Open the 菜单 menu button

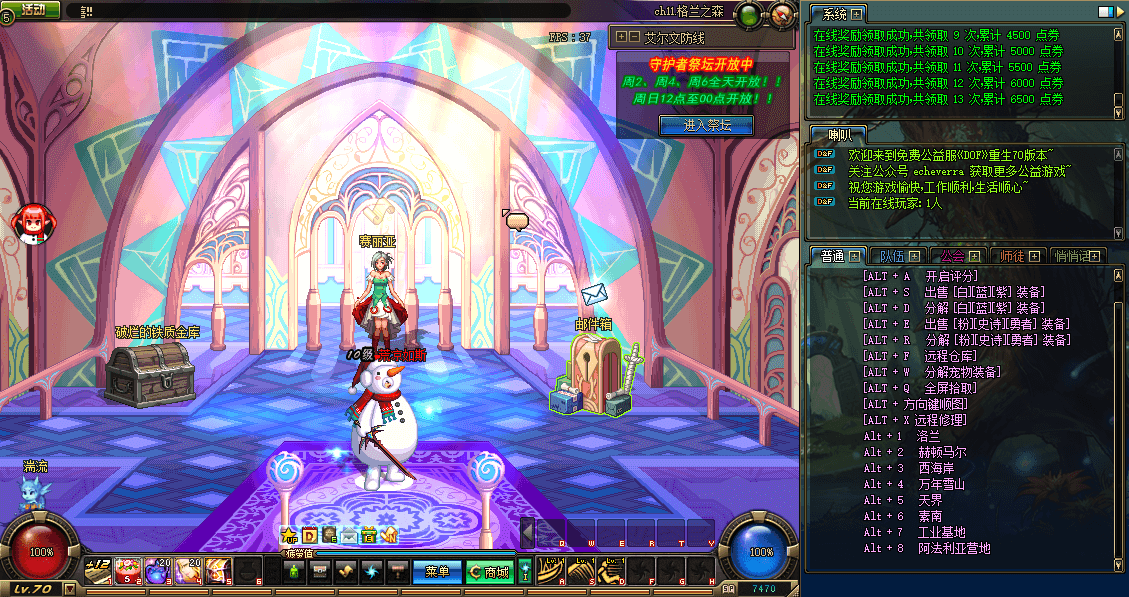pos(437,572)
